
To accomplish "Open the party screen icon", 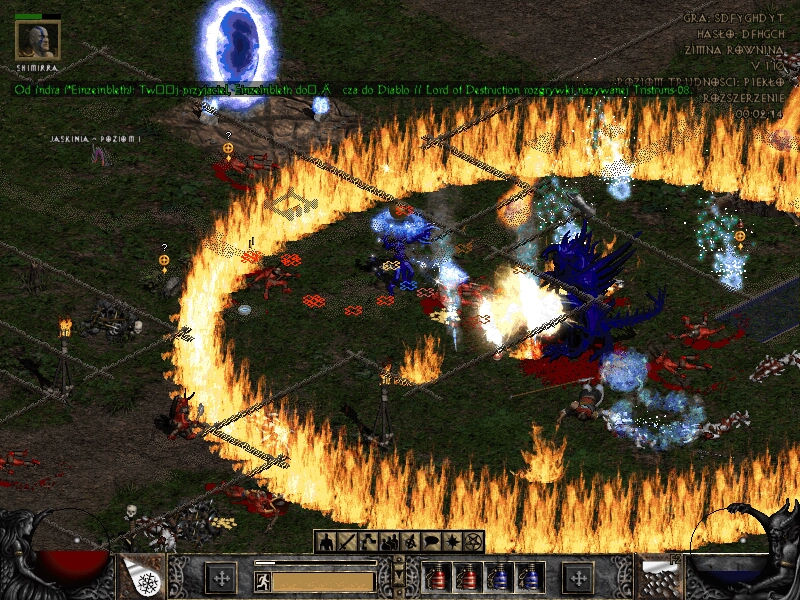I will [388, 541].
